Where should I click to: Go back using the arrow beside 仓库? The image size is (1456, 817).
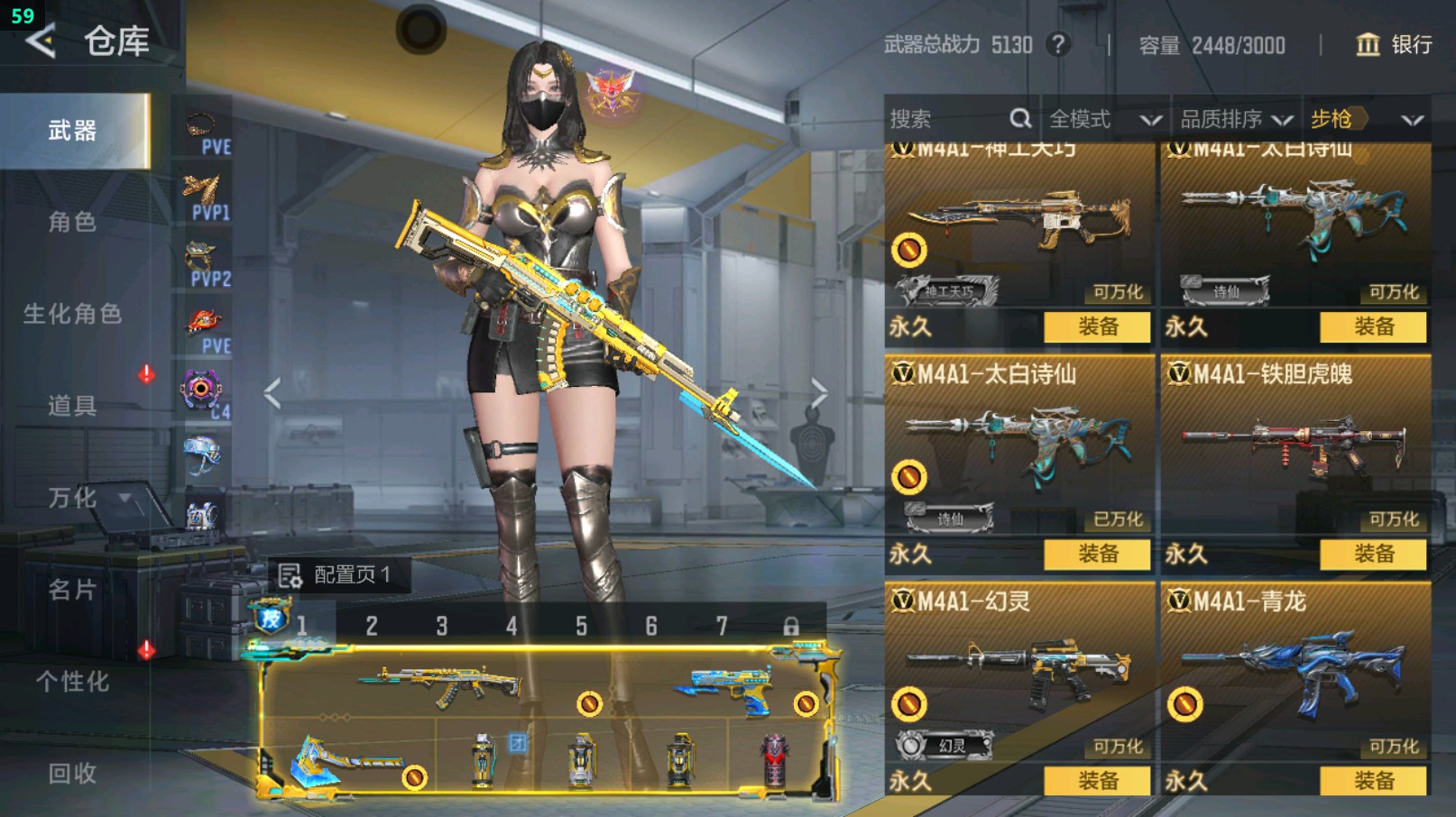coord(41,41)
